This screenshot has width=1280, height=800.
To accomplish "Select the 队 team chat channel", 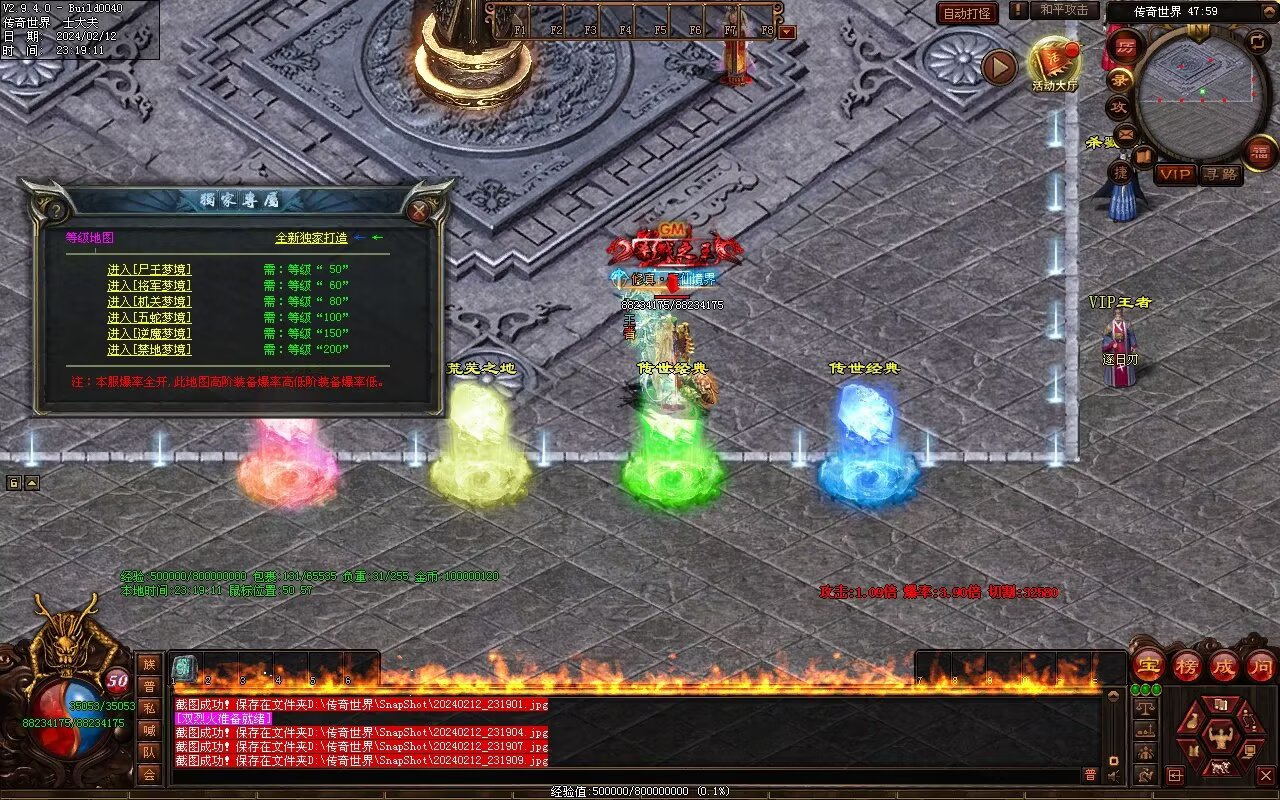I will [x=149, y=752].
